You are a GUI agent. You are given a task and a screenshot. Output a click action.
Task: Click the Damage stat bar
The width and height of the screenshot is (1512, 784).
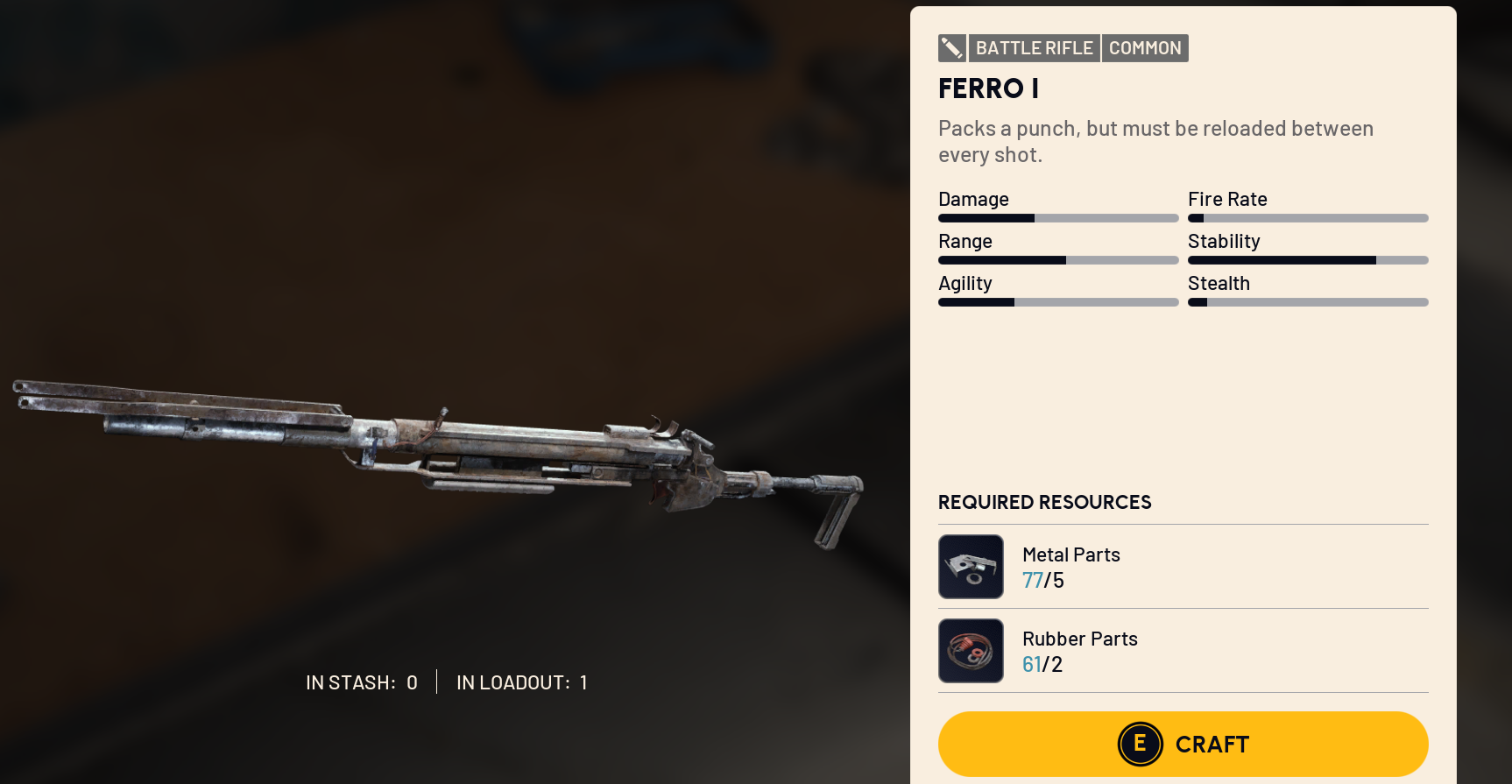coord(1057,217)
